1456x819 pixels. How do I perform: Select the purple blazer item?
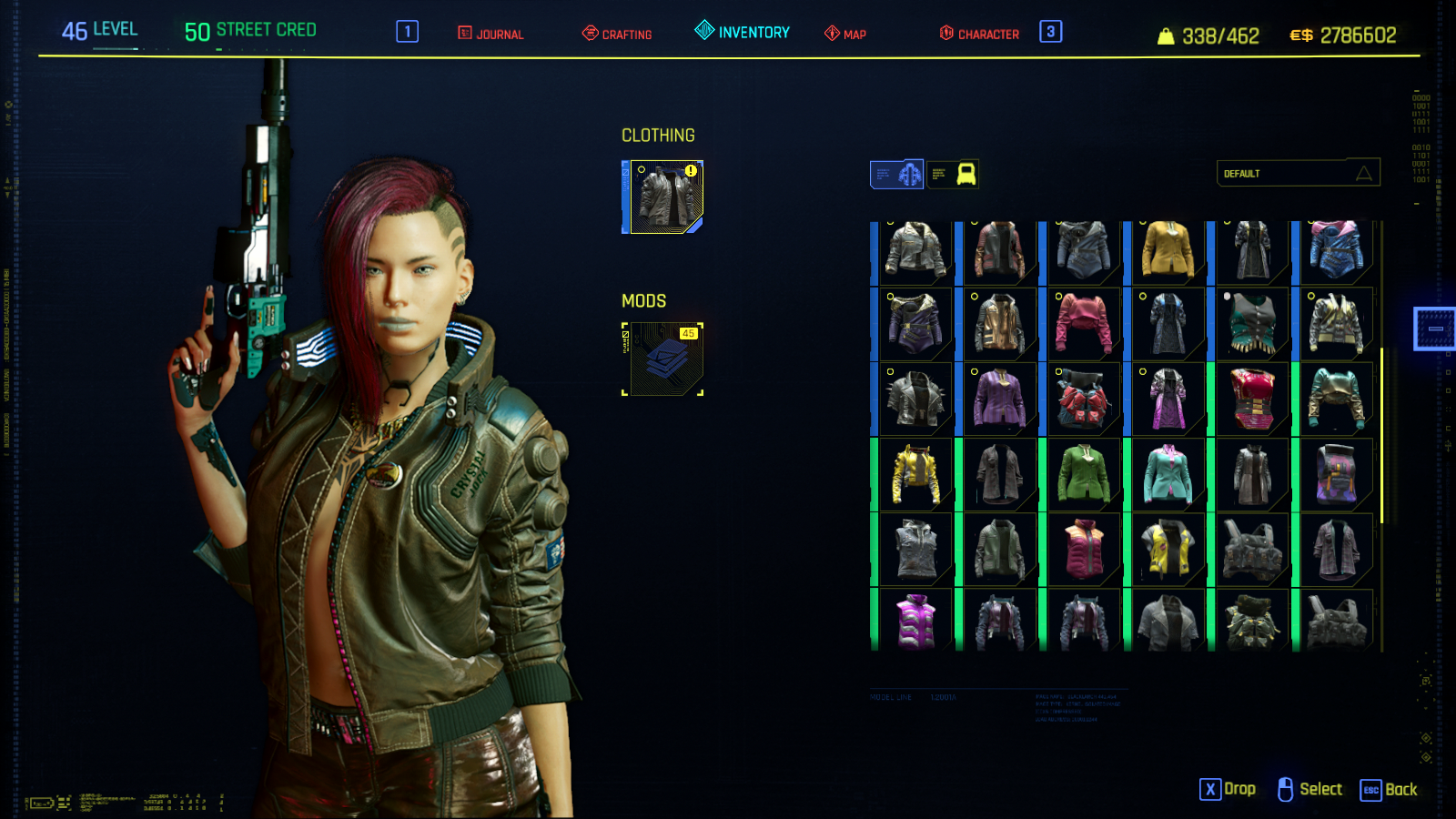pos(1000,399)
